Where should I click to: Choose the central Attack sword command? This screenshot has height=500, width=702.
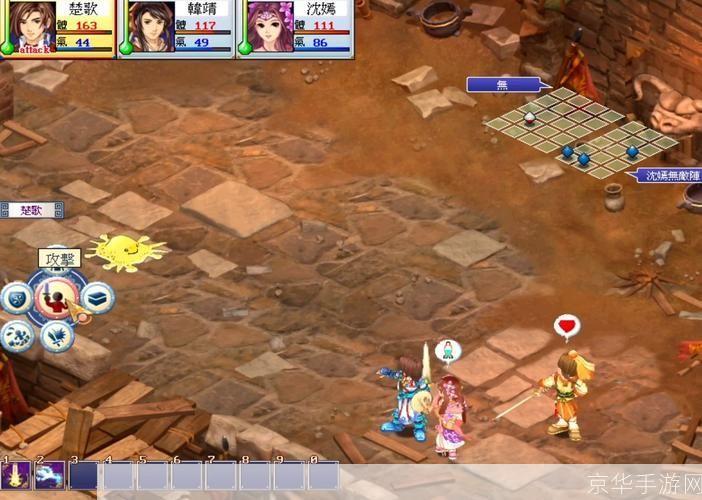click(x=57, y=298)
